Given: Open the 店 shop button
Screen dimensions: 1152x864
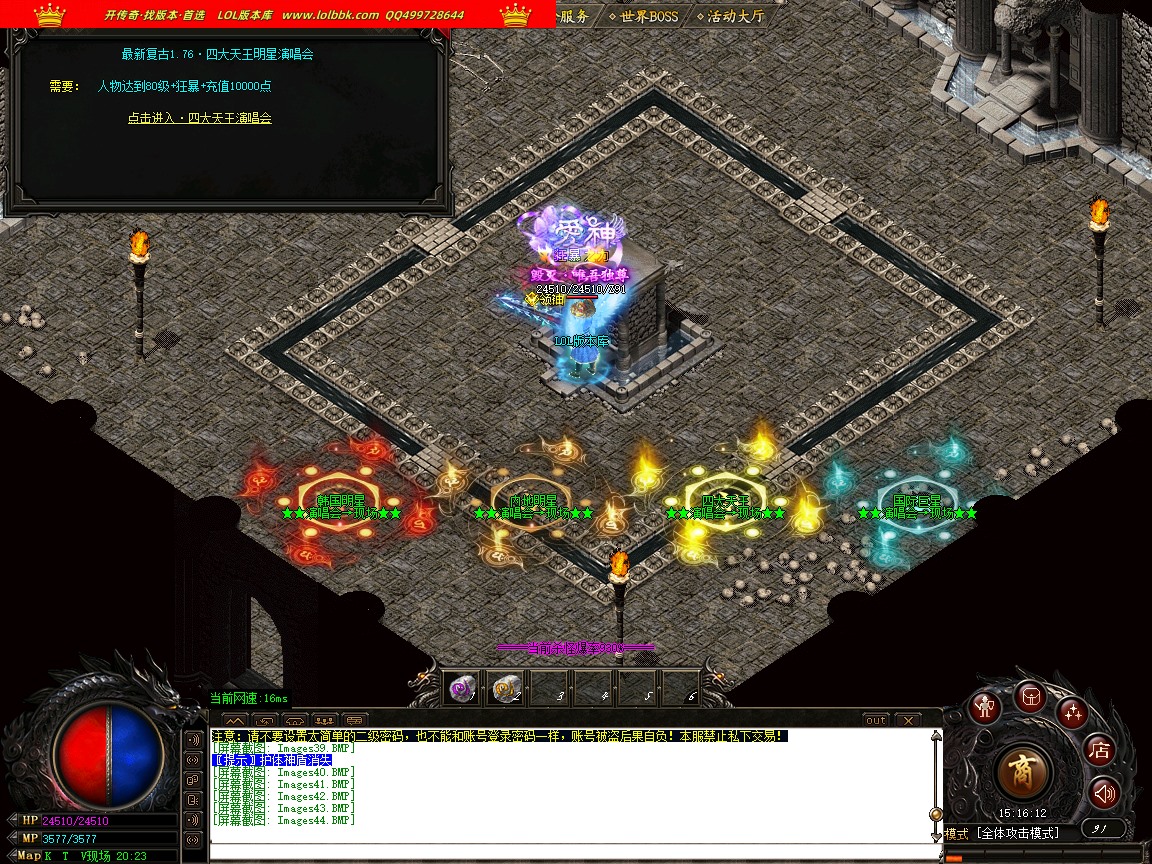Looking at the screenshot, I should [x=1100, y=750].
